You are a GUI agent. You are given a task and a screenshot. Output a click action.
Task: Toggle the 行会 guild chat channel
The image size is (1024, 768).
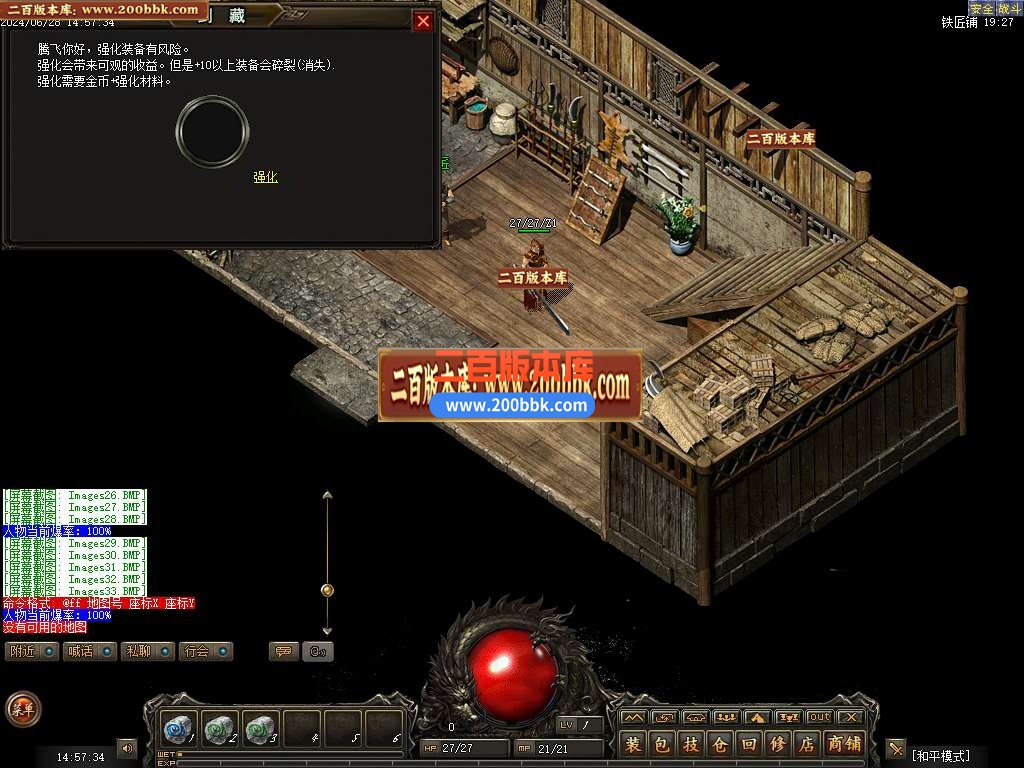click(x=207, y=651)
